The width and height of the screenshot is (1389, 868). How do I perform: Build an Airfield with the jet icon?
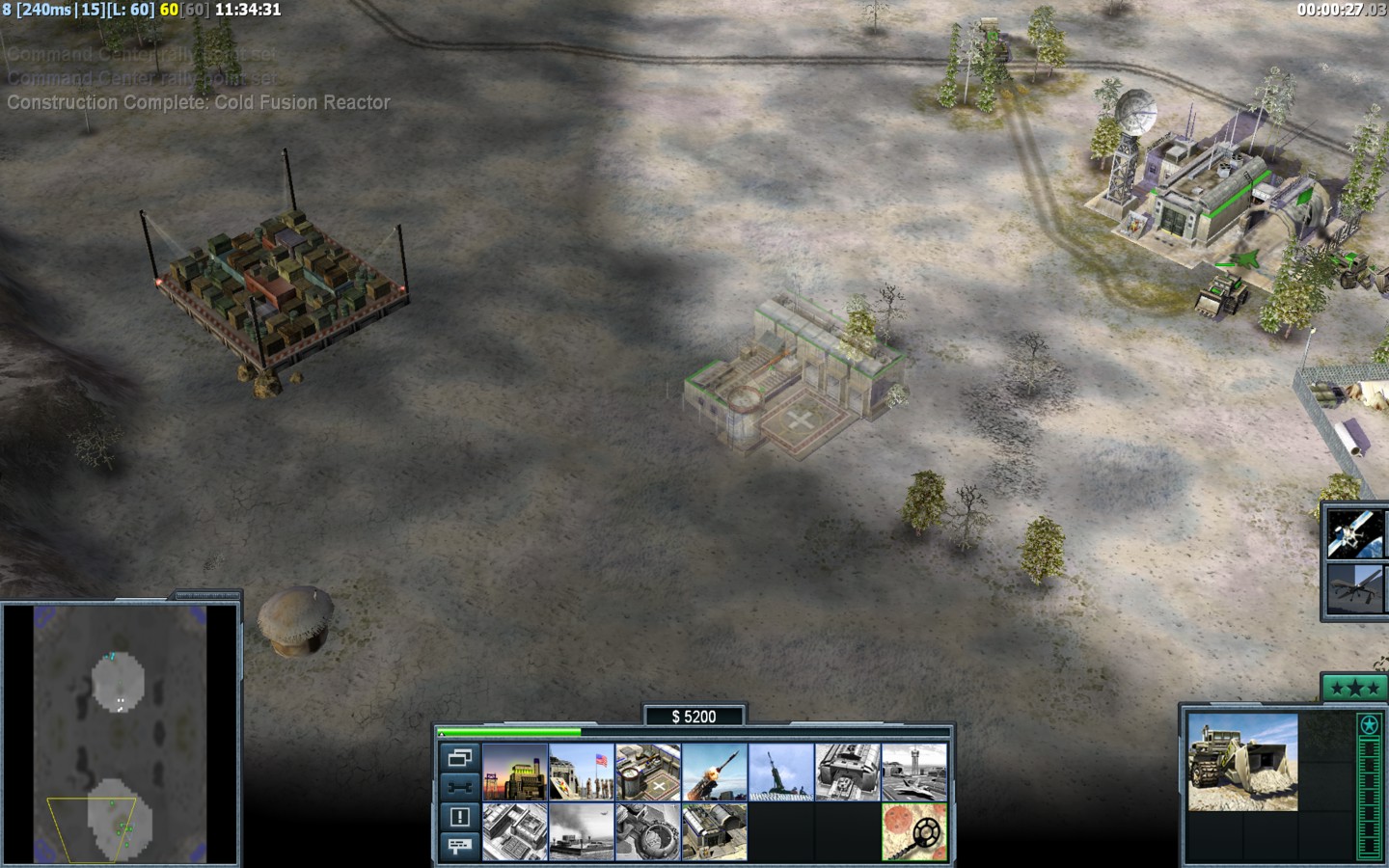coord(914,772)
